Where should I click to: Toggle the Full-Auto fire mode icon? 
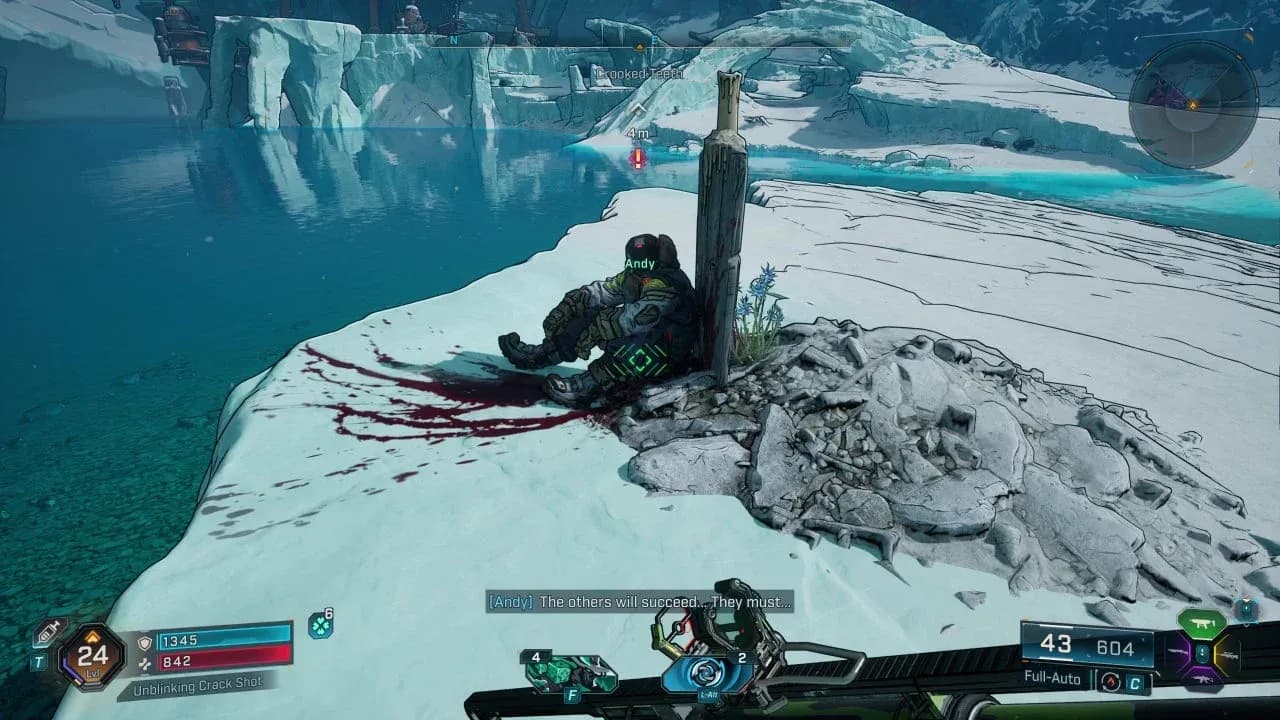[x=1110, y=680]
